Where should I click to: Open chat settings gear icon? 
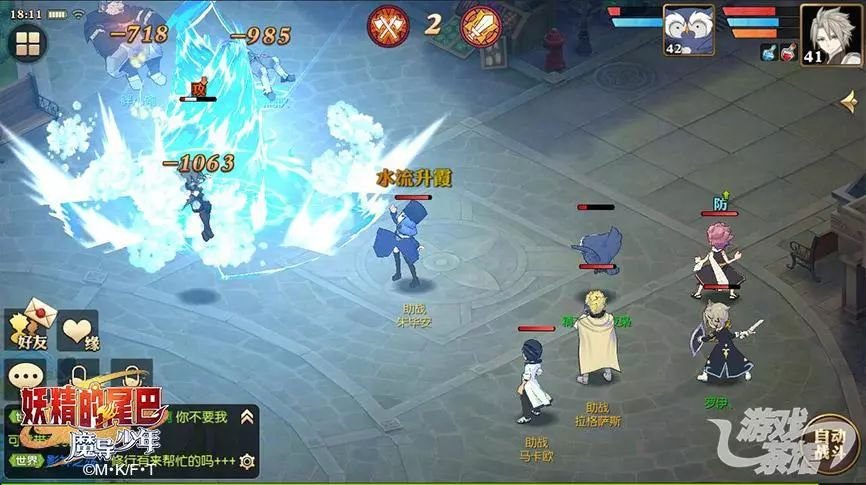point(247,461)
